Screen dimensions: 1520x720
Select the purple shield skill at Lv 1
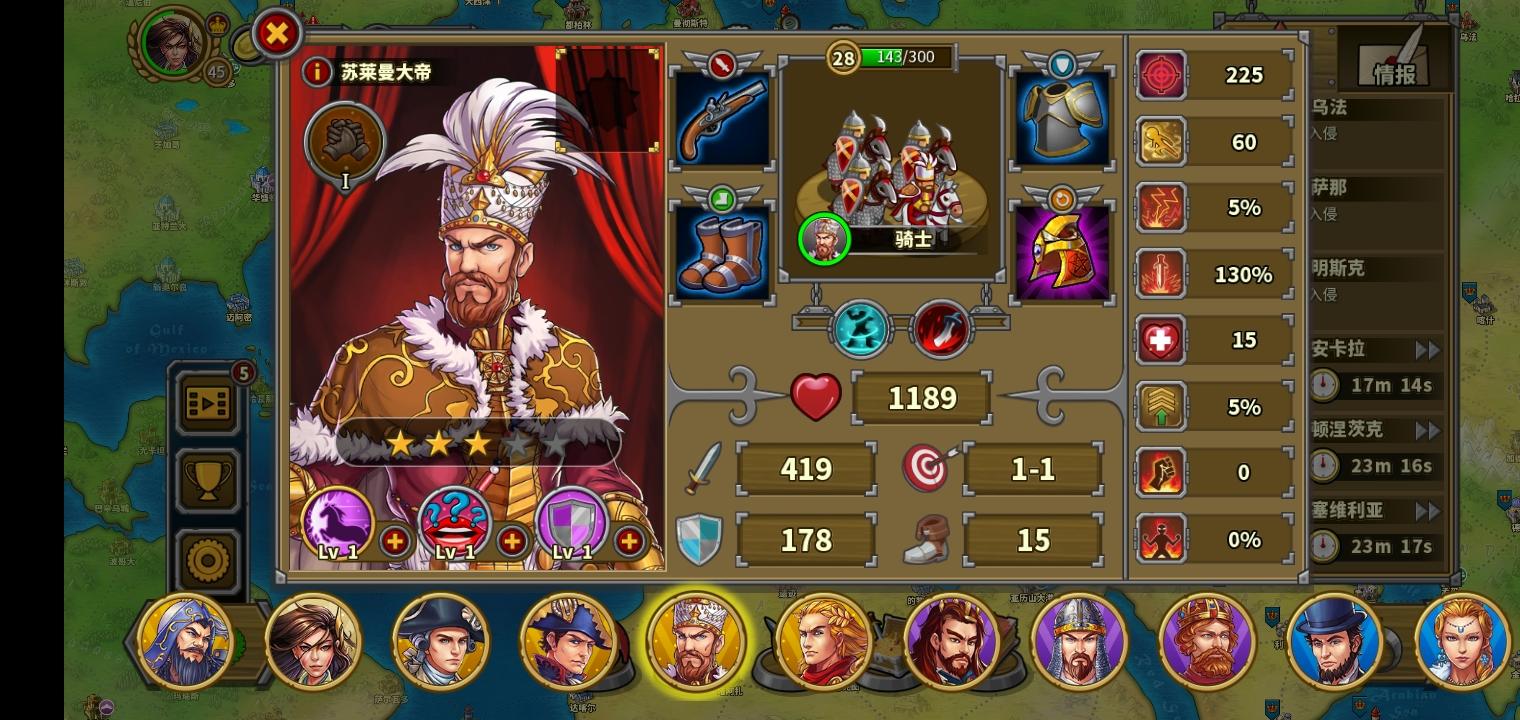coord(570,522)
